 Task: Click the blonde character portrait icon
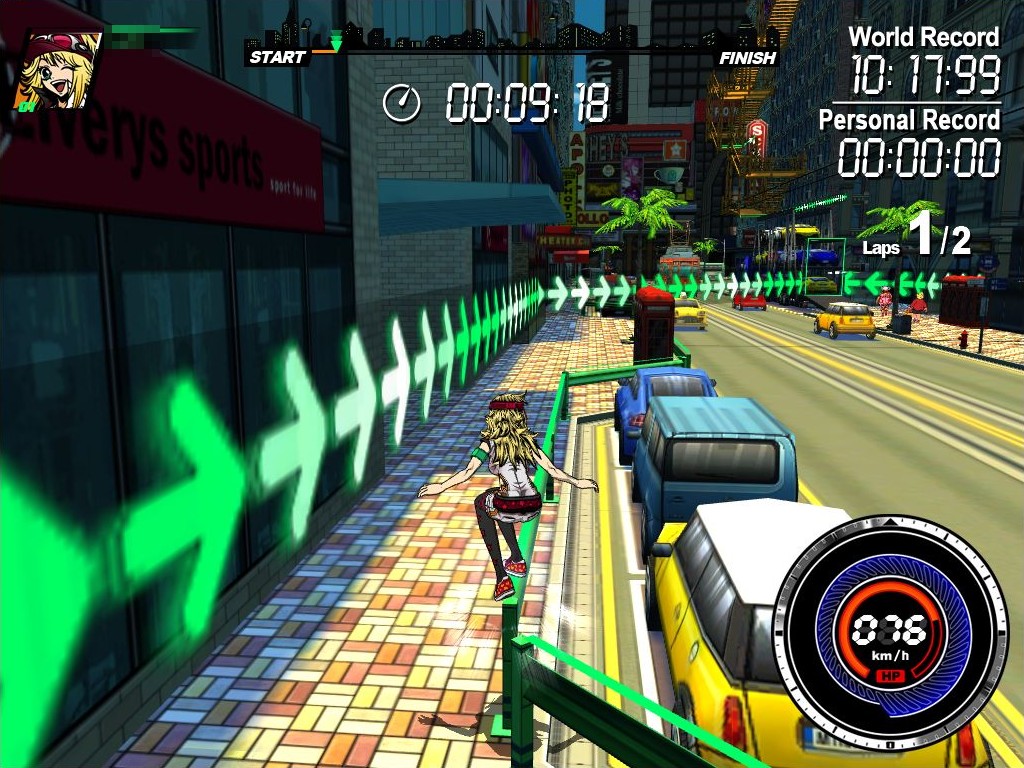[x=58, y=70]
